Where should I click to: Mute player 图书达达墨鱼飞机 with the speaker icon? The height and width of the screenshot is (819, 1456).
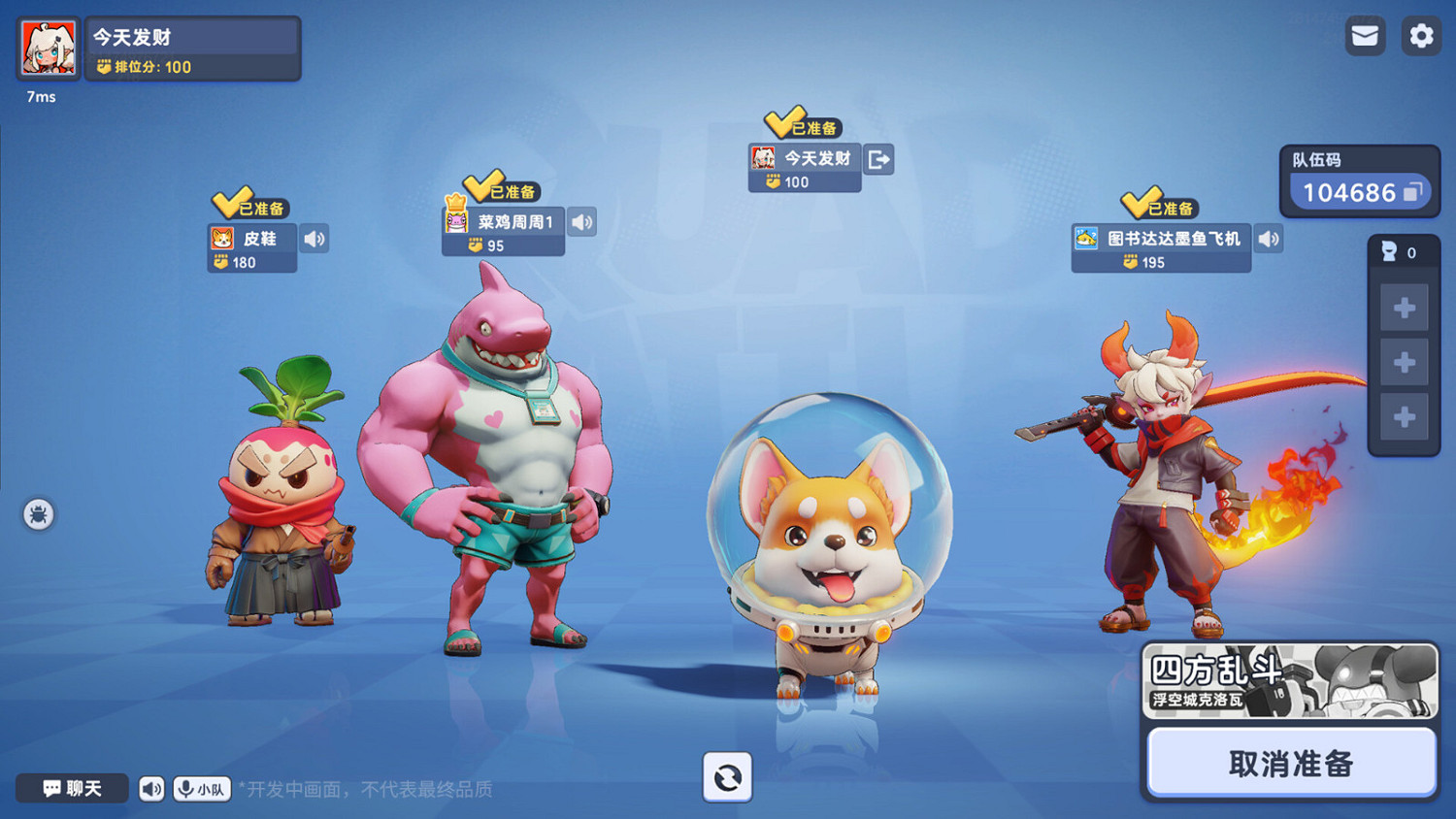pyautogui.click(x=1269, y=239)
